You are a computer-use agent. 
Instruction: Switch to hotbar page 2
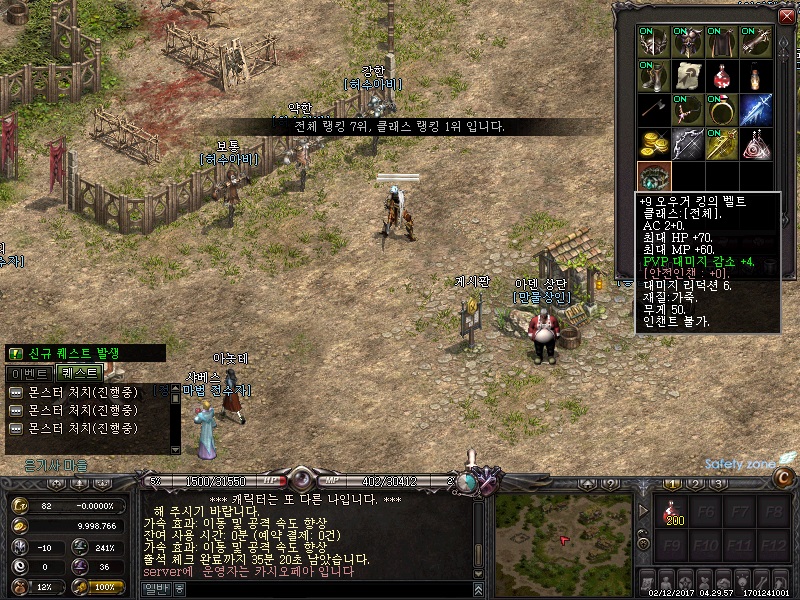(695, 483)
